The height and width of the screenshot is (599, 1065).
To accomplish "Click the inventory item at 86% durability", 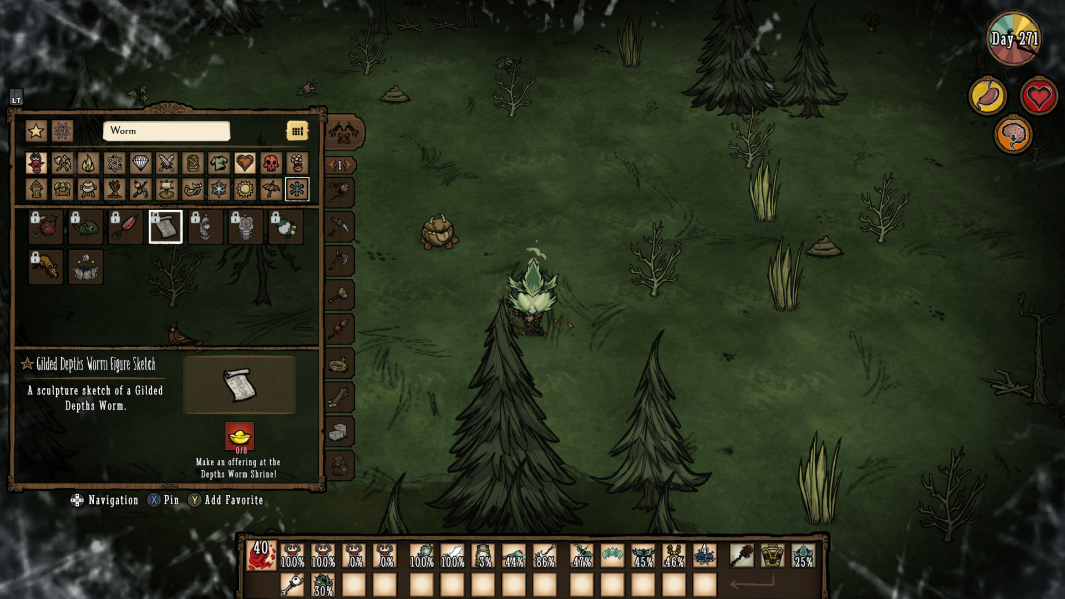I will click(545, 556).
